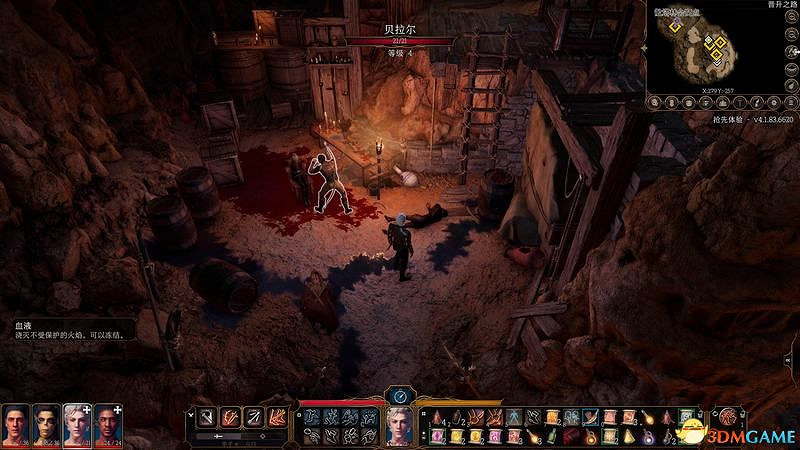Select the white-haired companion portrait

click(x=77, y=424)
